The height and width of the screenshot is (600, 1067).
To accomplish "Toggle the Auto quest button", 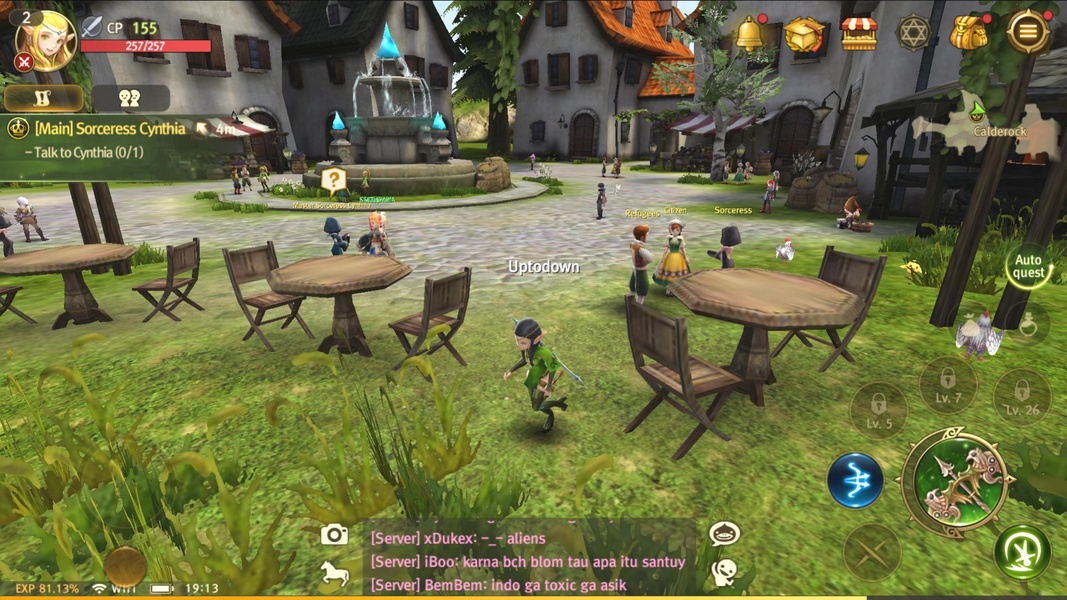I will click(1028, 267).
